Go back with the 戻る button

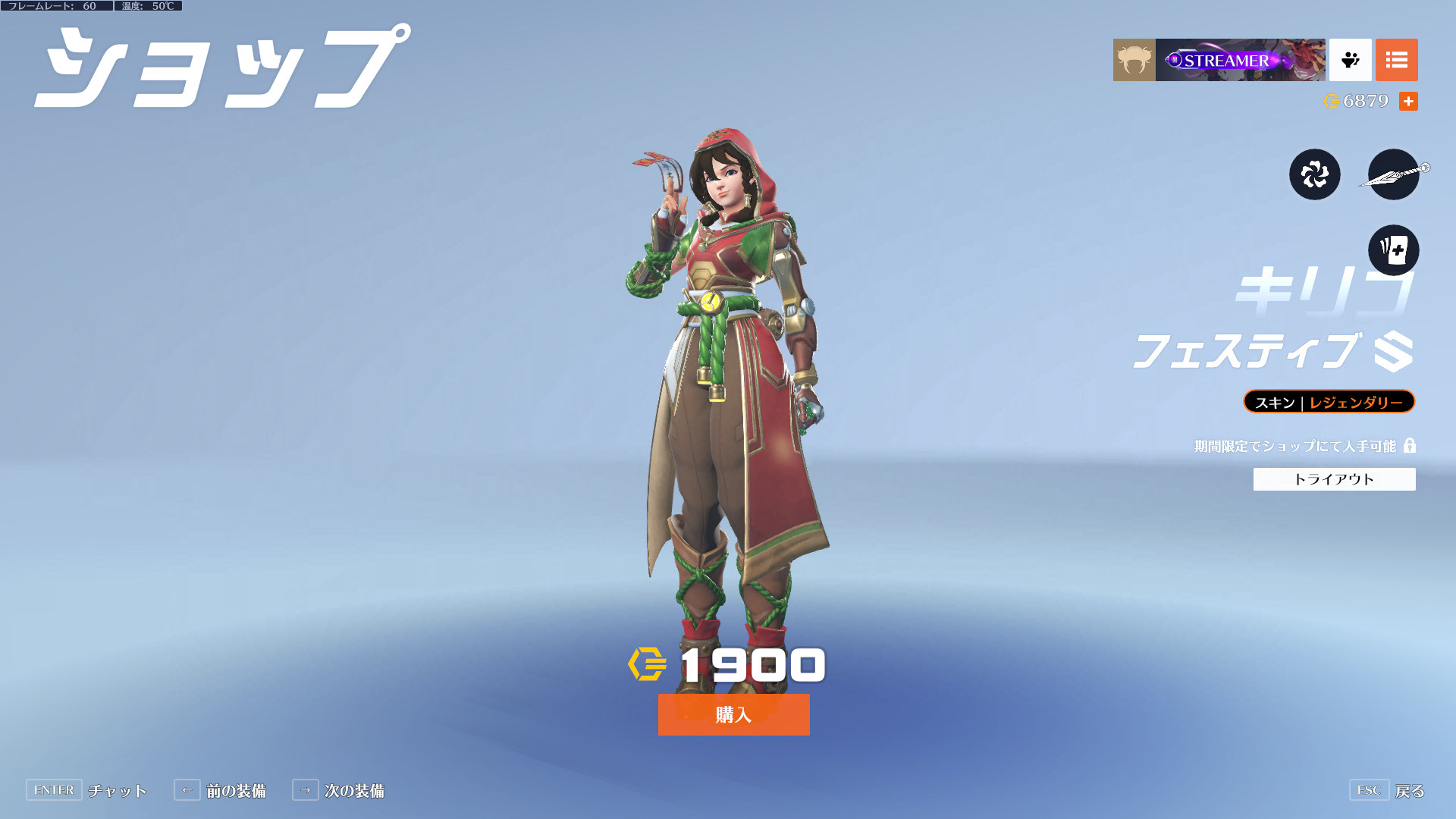(x=1409, y=791)
